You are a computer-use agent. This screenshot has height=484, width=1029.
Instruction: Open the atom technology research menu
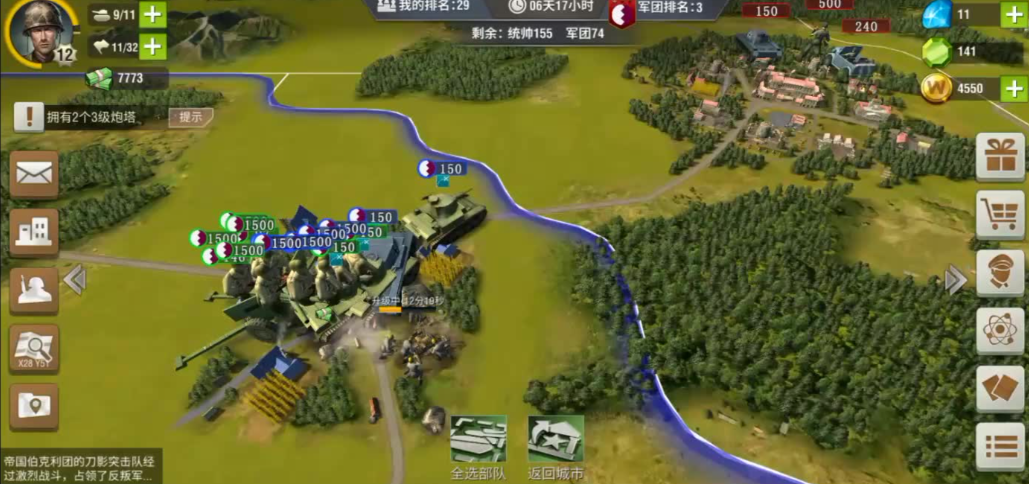click(x=1000, y=330)
